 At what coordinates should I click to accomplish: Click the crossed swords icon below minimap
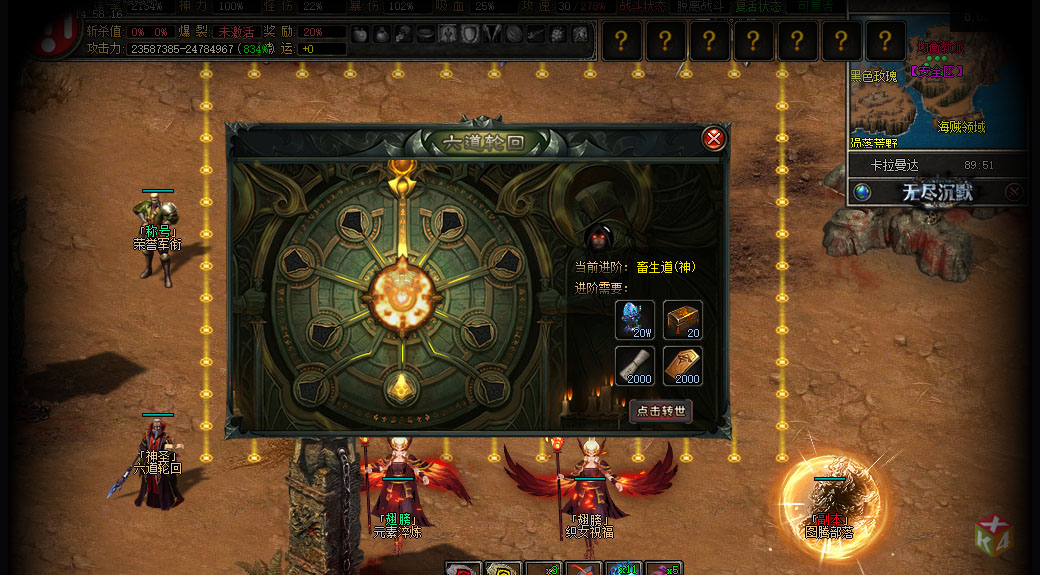(x=1014, y=192)
